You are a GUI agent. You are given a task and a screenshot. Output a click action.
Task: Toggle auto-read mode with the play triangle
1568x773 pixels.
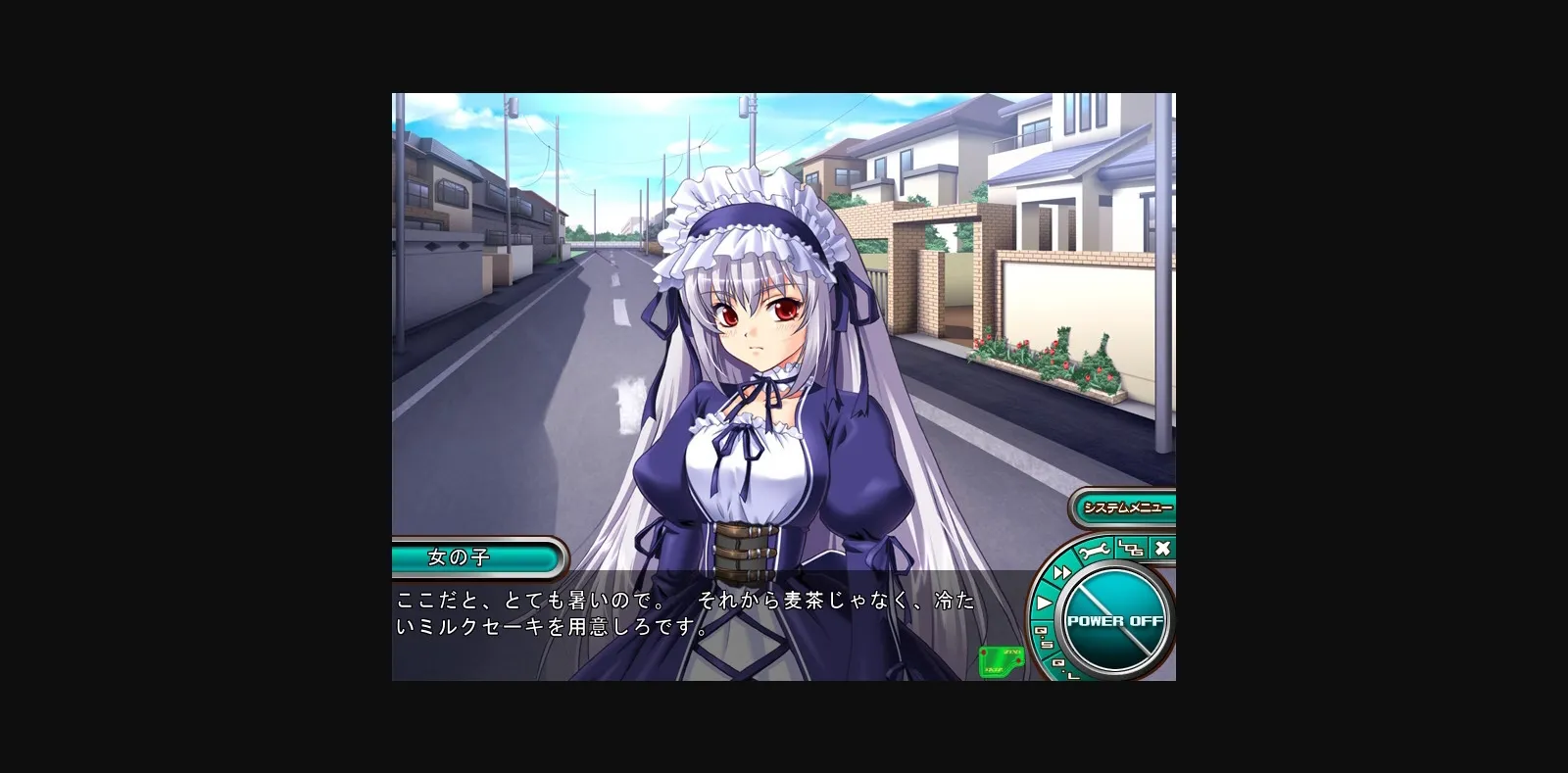[1045, 603]
